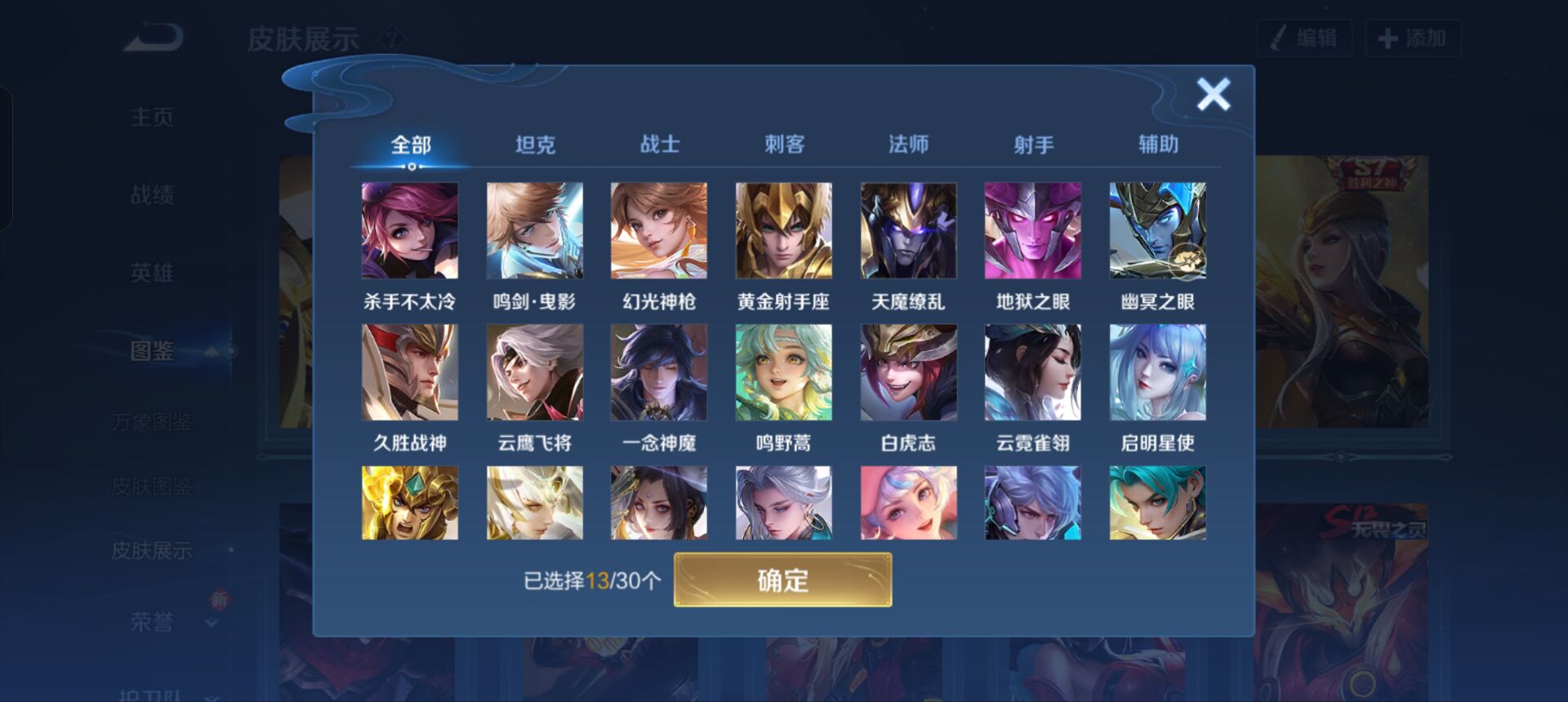
Task: Switch to the 坦克 (Tank) tab
Action: (535, 144)
